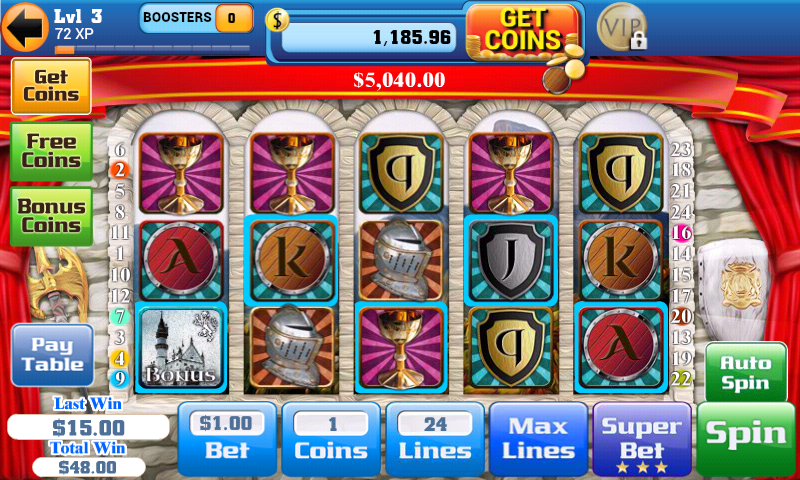The width and height of the screenshot is (800, 480).
Task: Select payline number 2 marker
Action: 120,169
